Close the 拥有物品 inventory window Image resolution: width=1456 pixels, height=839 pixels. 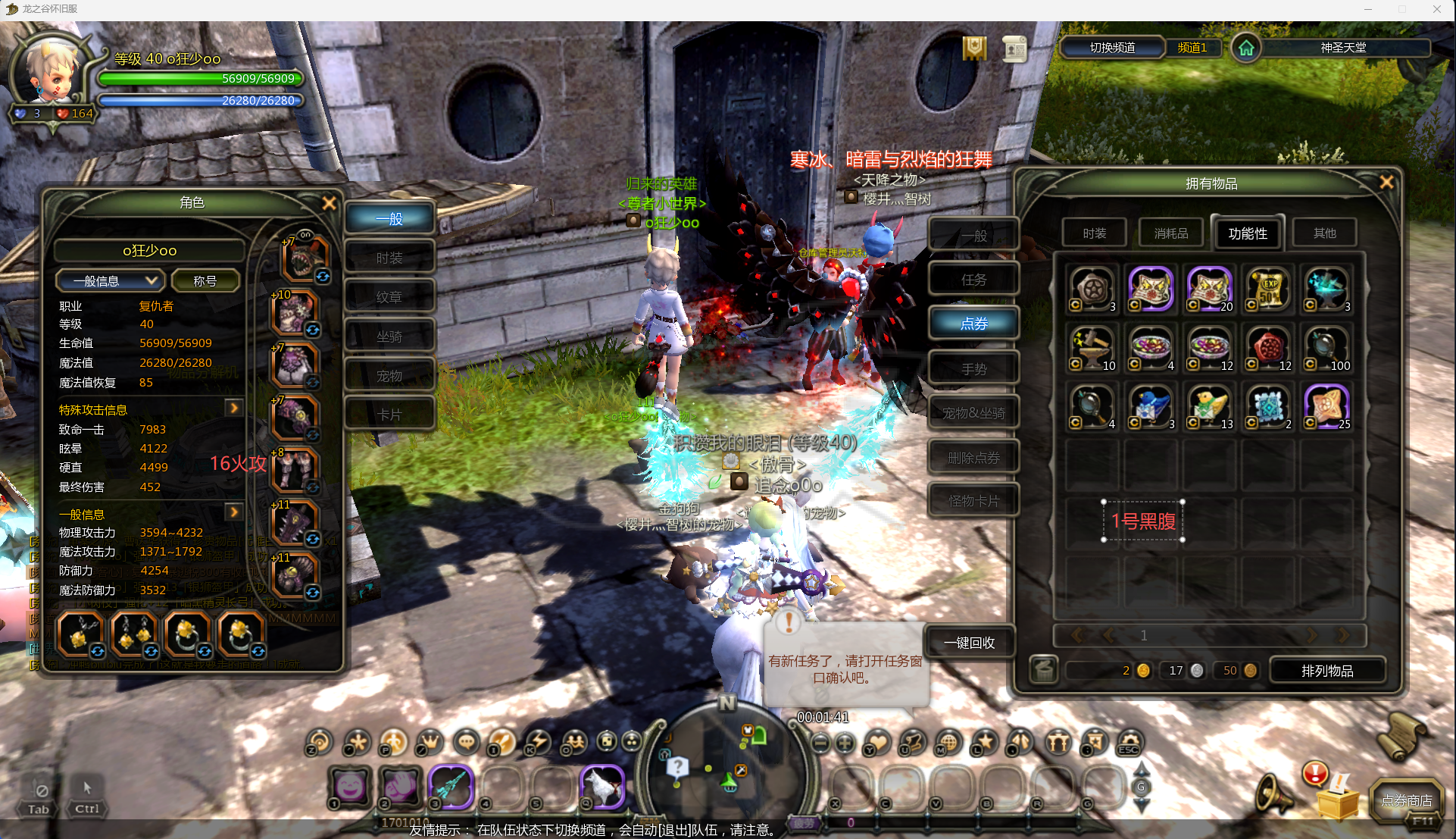point(1386,183)
